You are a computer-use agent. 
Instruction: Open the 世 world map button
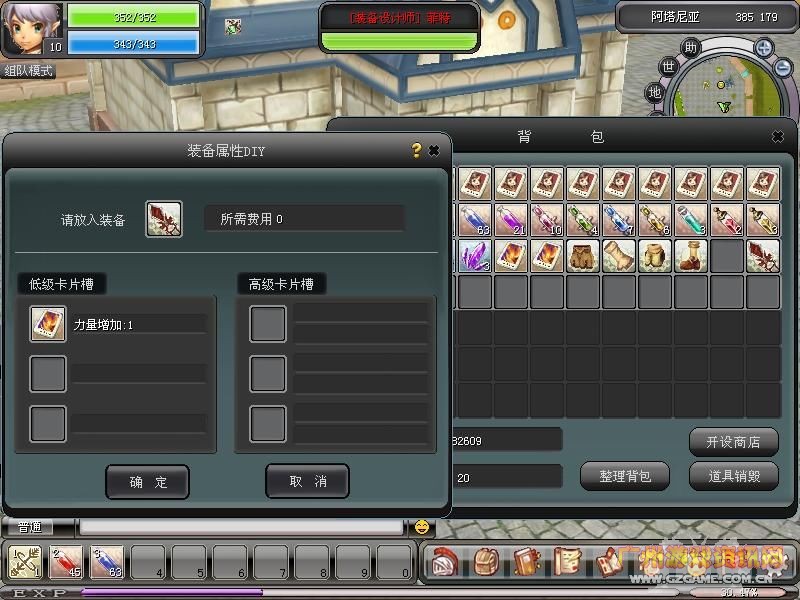coord(669,67)
